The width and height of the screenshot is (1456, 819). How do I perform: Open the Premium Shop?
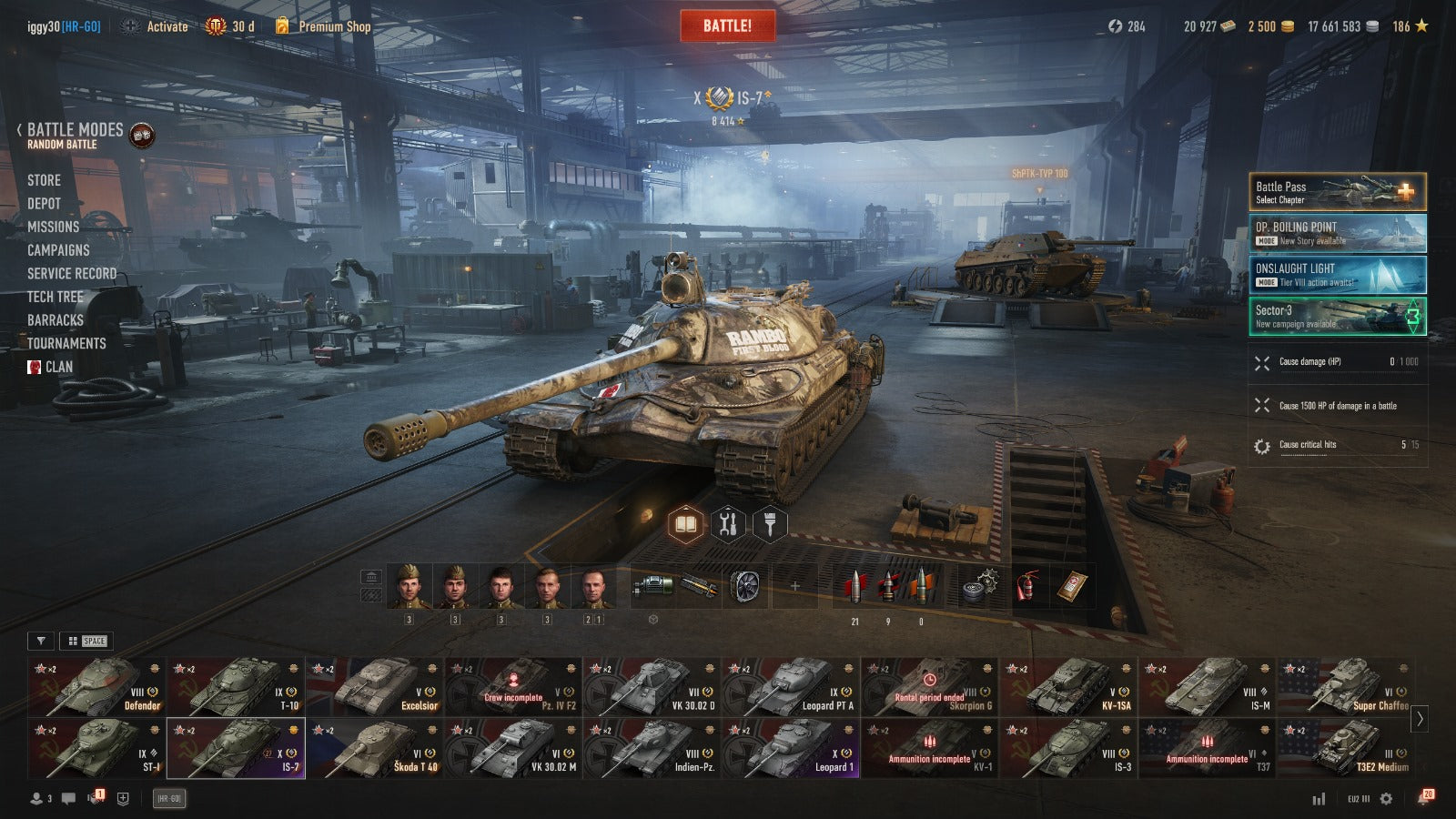pyautogui.click(x=334, y=26)
